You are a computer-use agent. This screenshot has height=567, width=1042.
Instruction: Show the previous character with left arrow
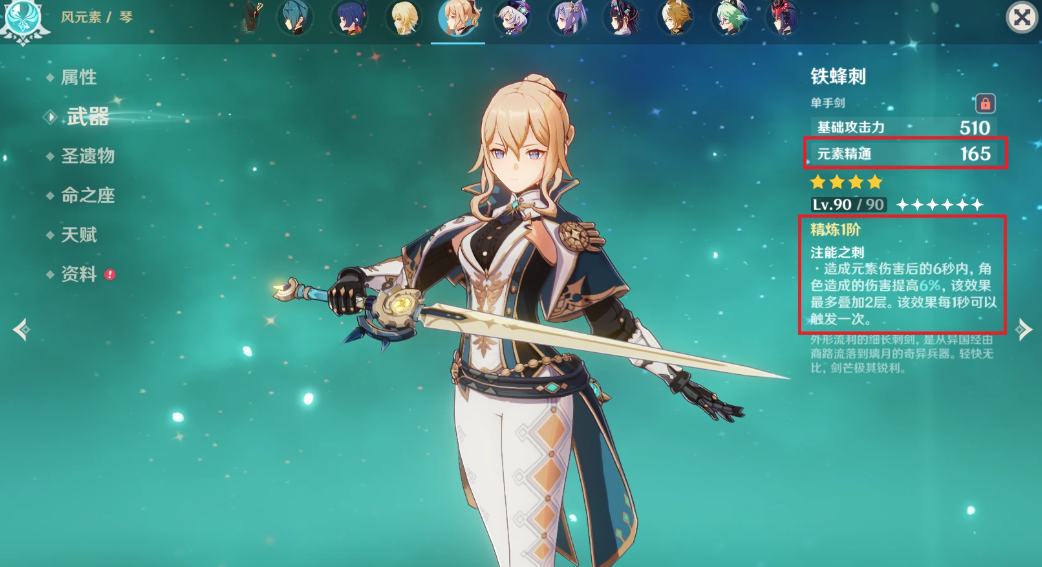click(x=20, y=329)
